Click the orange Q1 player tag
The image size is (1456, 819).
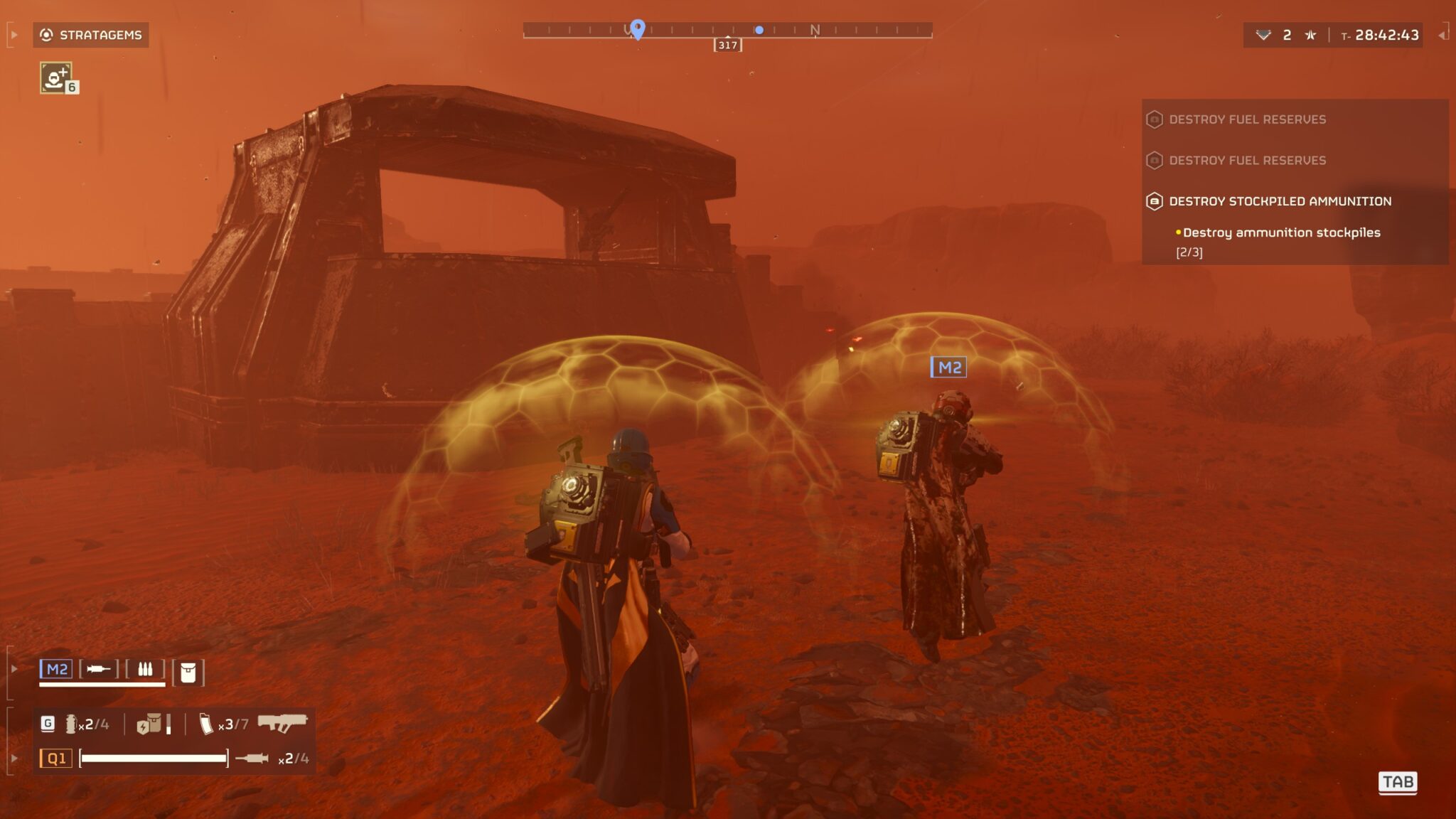tap(56, 759)
